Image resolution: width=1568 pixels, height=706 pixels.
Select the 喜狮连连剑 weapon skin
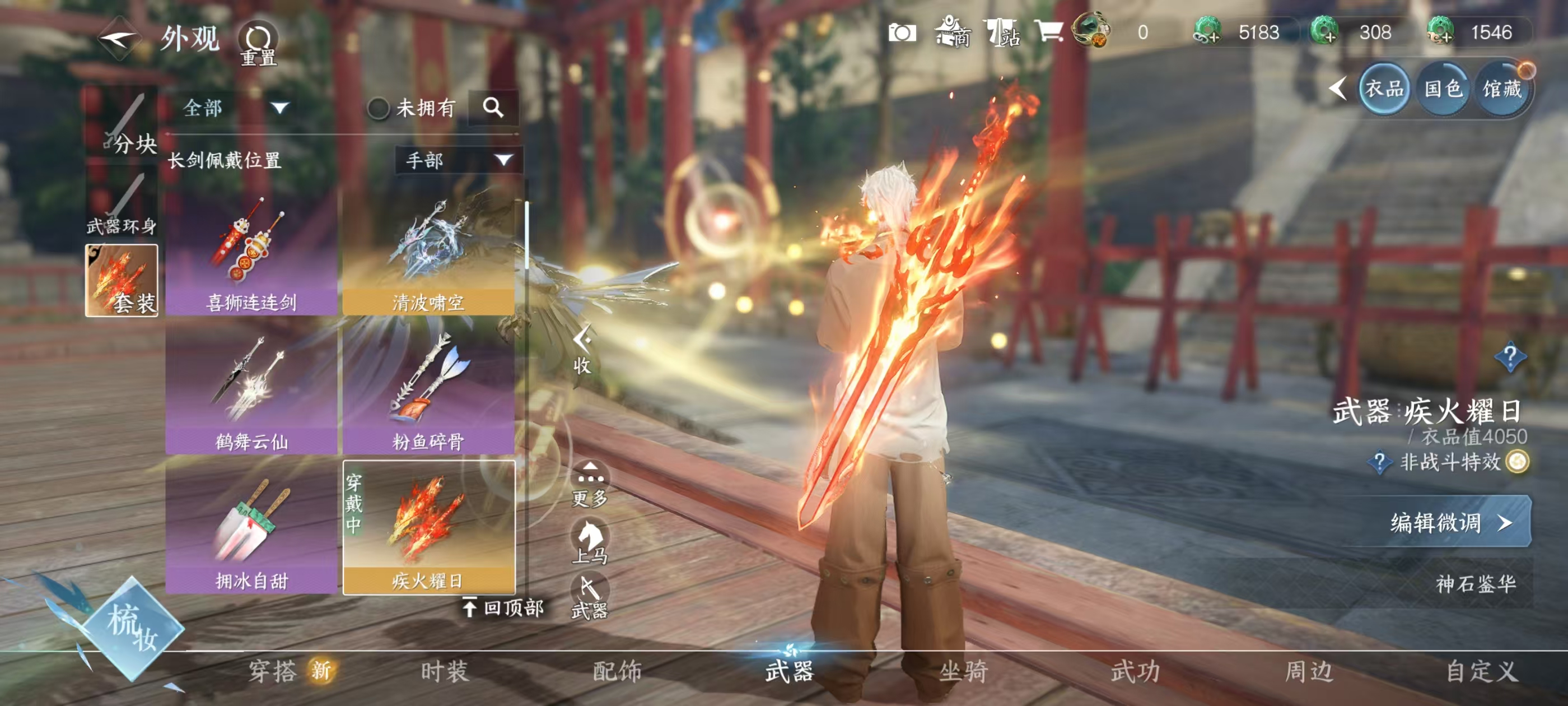251,253
